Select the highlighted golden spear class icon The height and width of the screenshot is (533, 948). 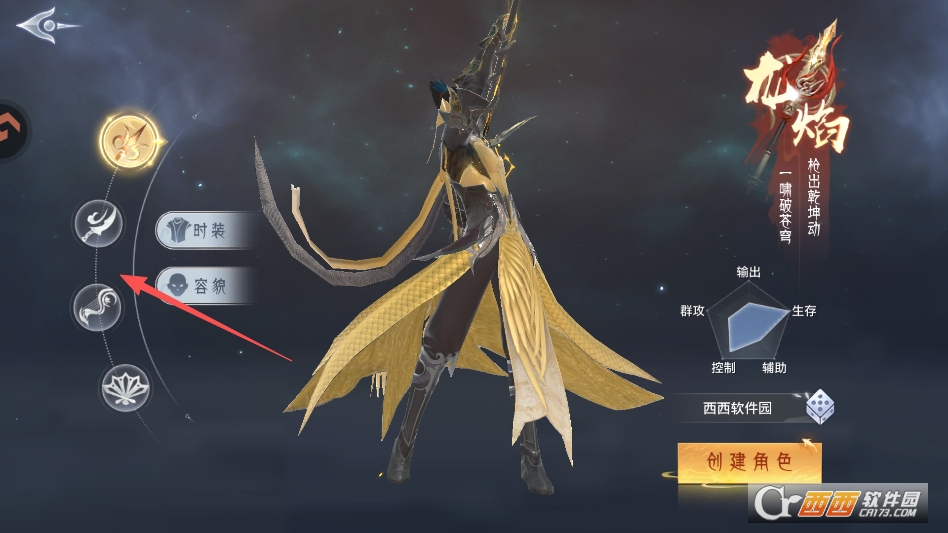click(x=129, y=141)
